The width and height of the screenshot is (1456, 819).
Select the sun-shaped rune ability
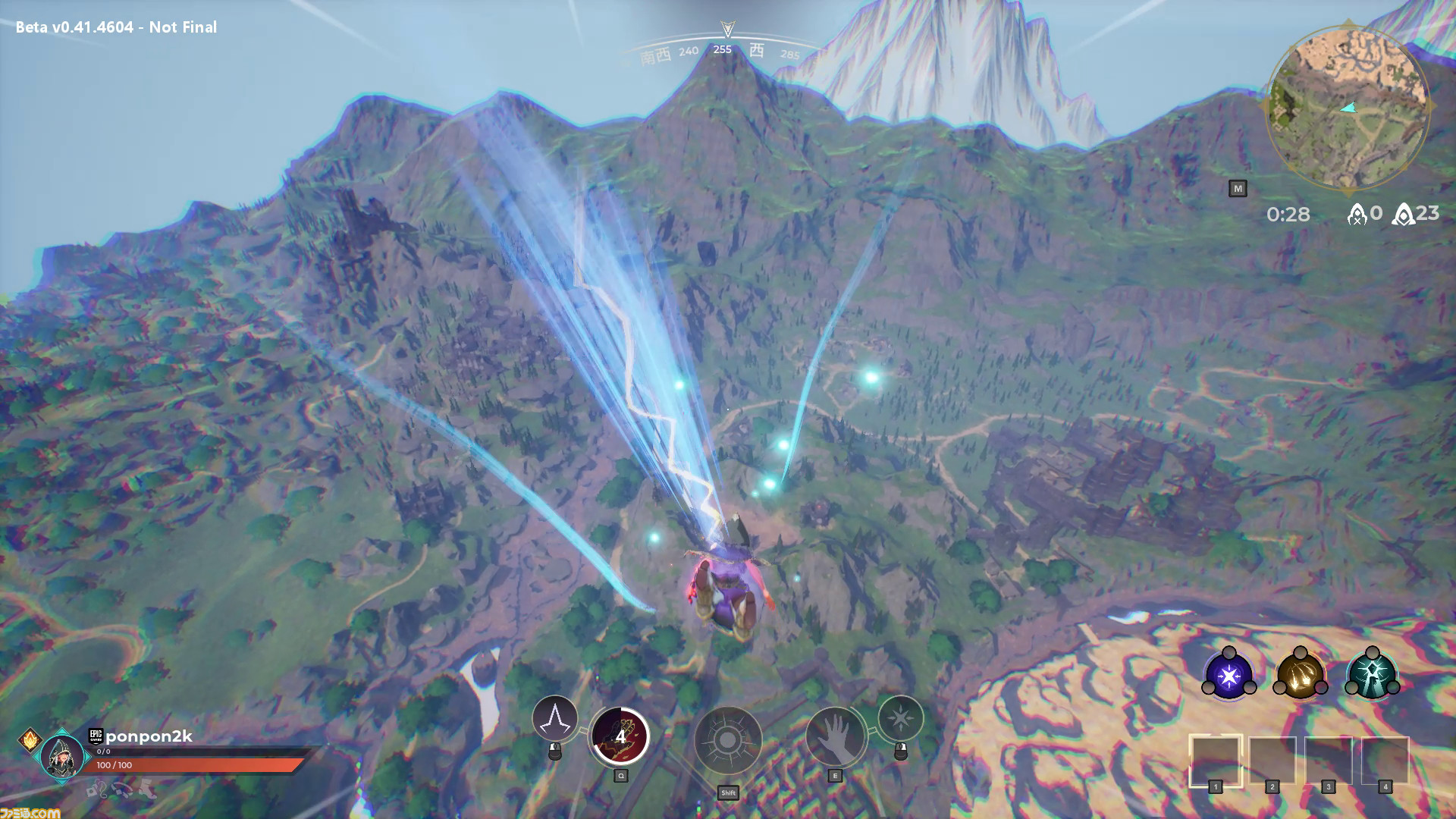728,741
